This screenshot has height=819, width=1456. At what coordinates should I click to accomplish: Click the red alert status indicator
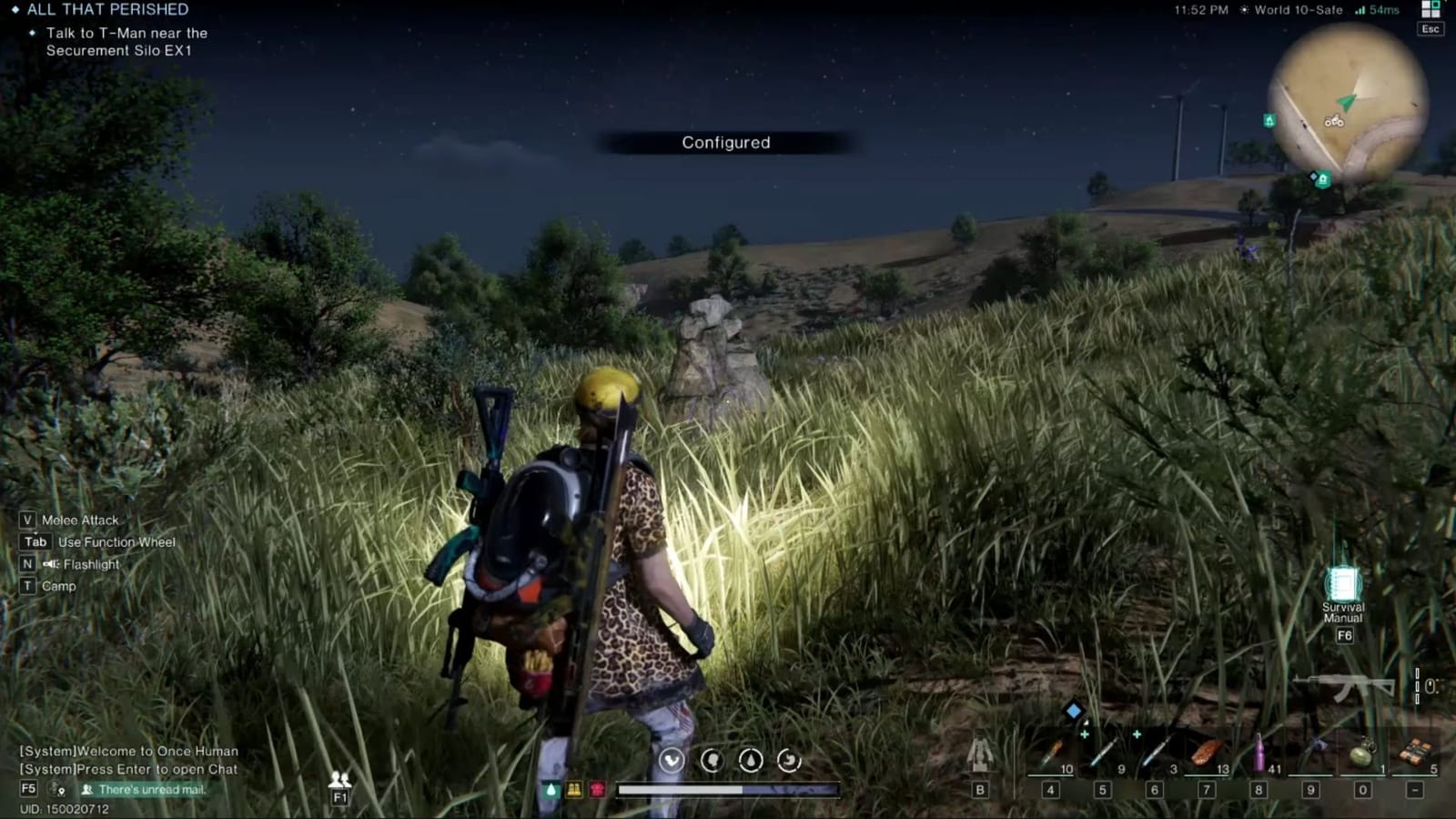coord(597,790)
